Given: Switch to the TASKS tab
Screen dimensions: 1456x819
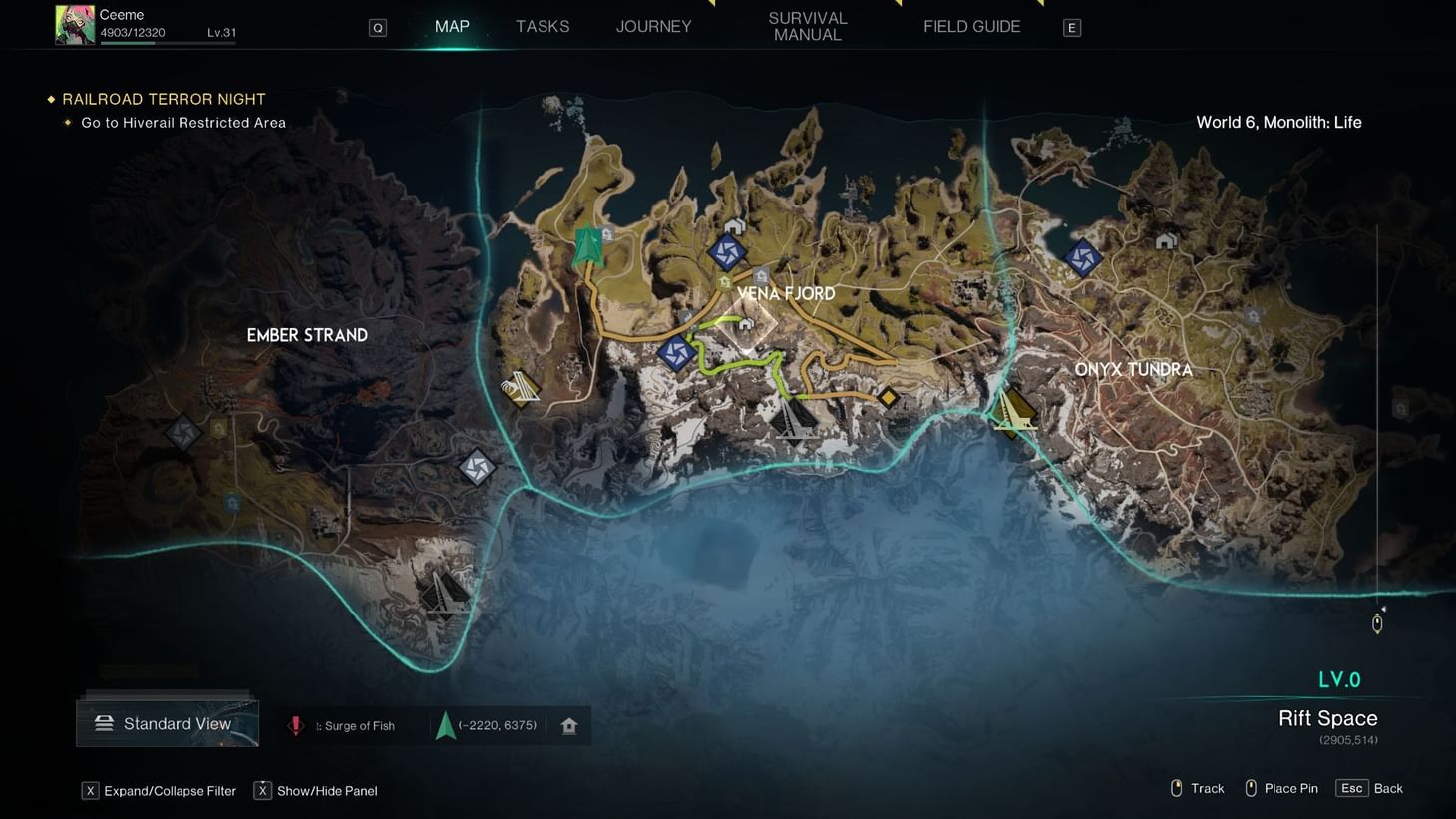Looking at the screenshot, I should pyautogui.click(x=543, y=26).
